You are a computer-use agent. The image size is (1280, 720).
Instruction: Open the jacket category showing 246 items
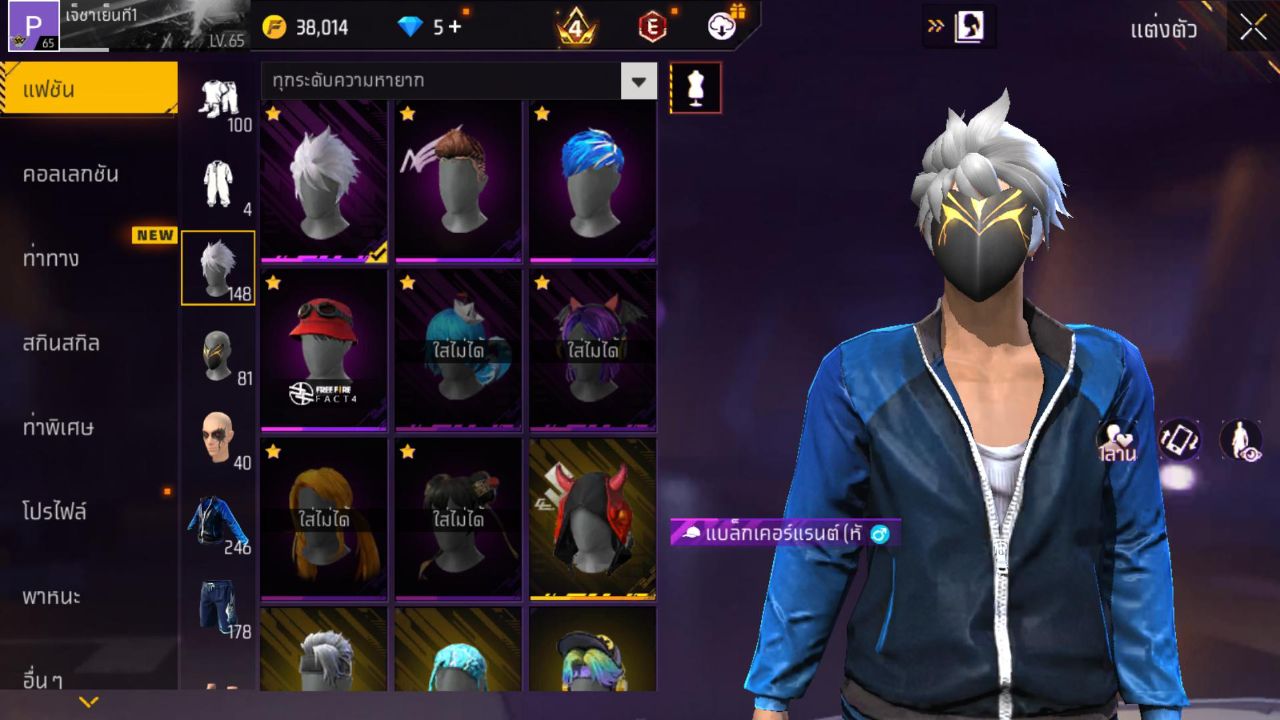coord(218,520)
